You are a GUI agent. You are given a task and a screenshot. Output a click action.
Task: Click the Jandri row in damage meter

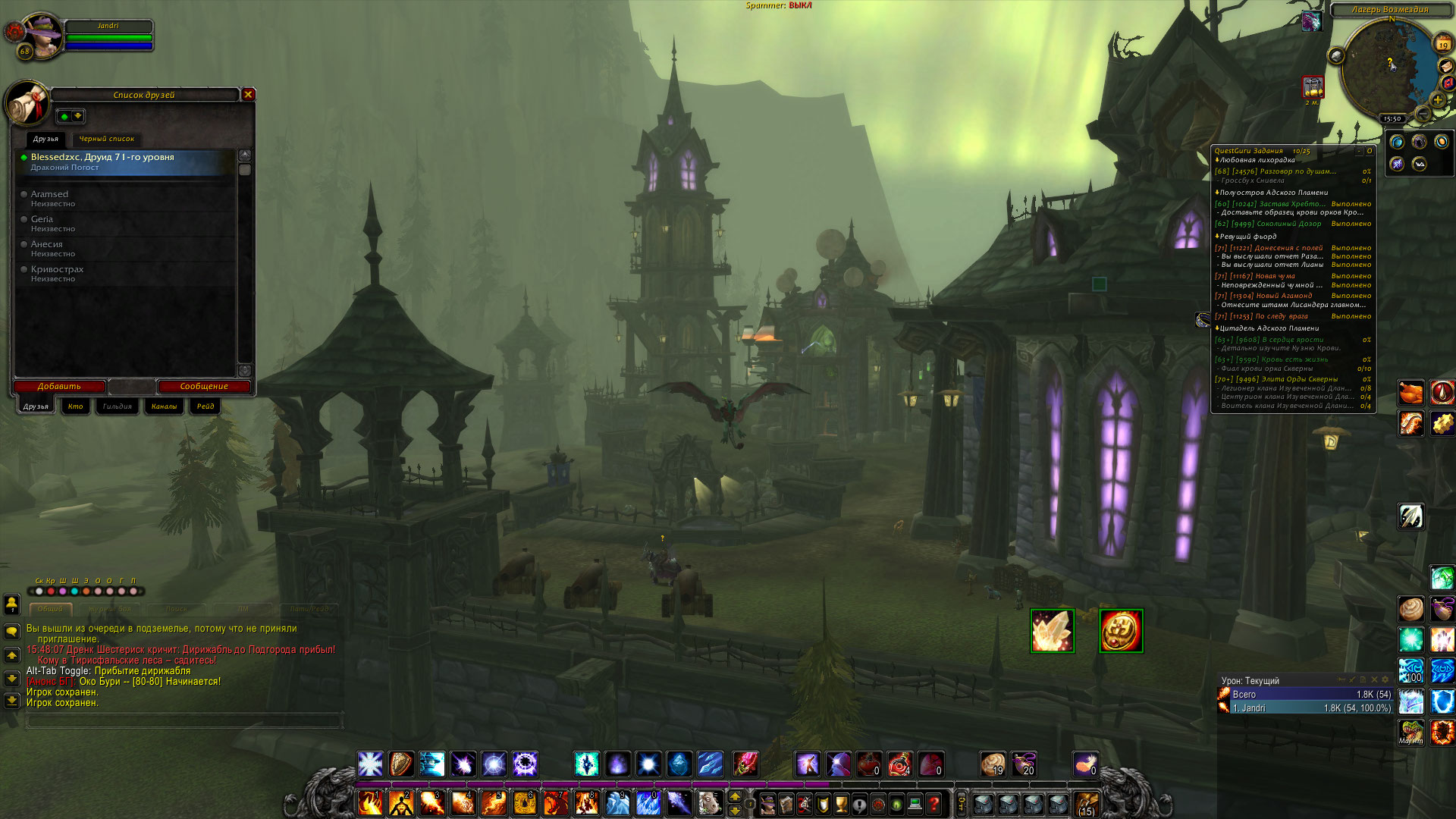coord(1304,708)
